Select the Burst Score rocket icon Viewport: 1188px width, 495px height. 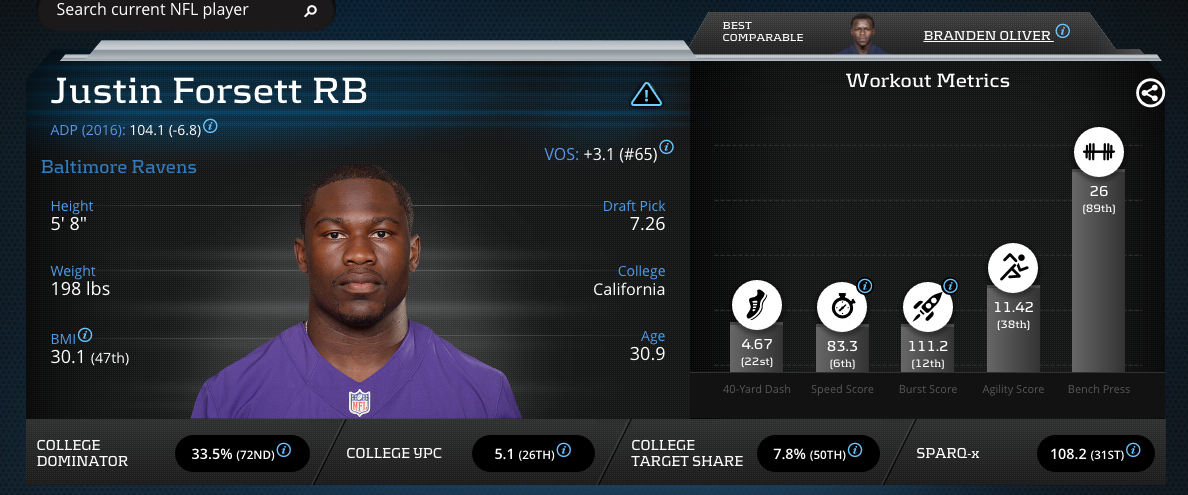927,307
